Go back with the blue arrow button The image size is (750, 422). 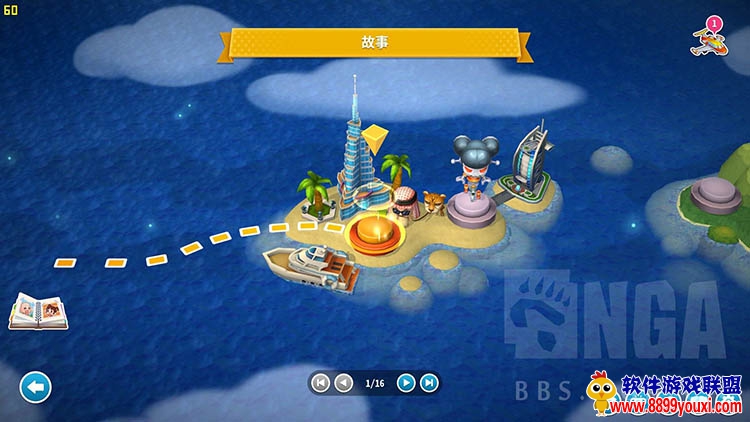(35, 387)
